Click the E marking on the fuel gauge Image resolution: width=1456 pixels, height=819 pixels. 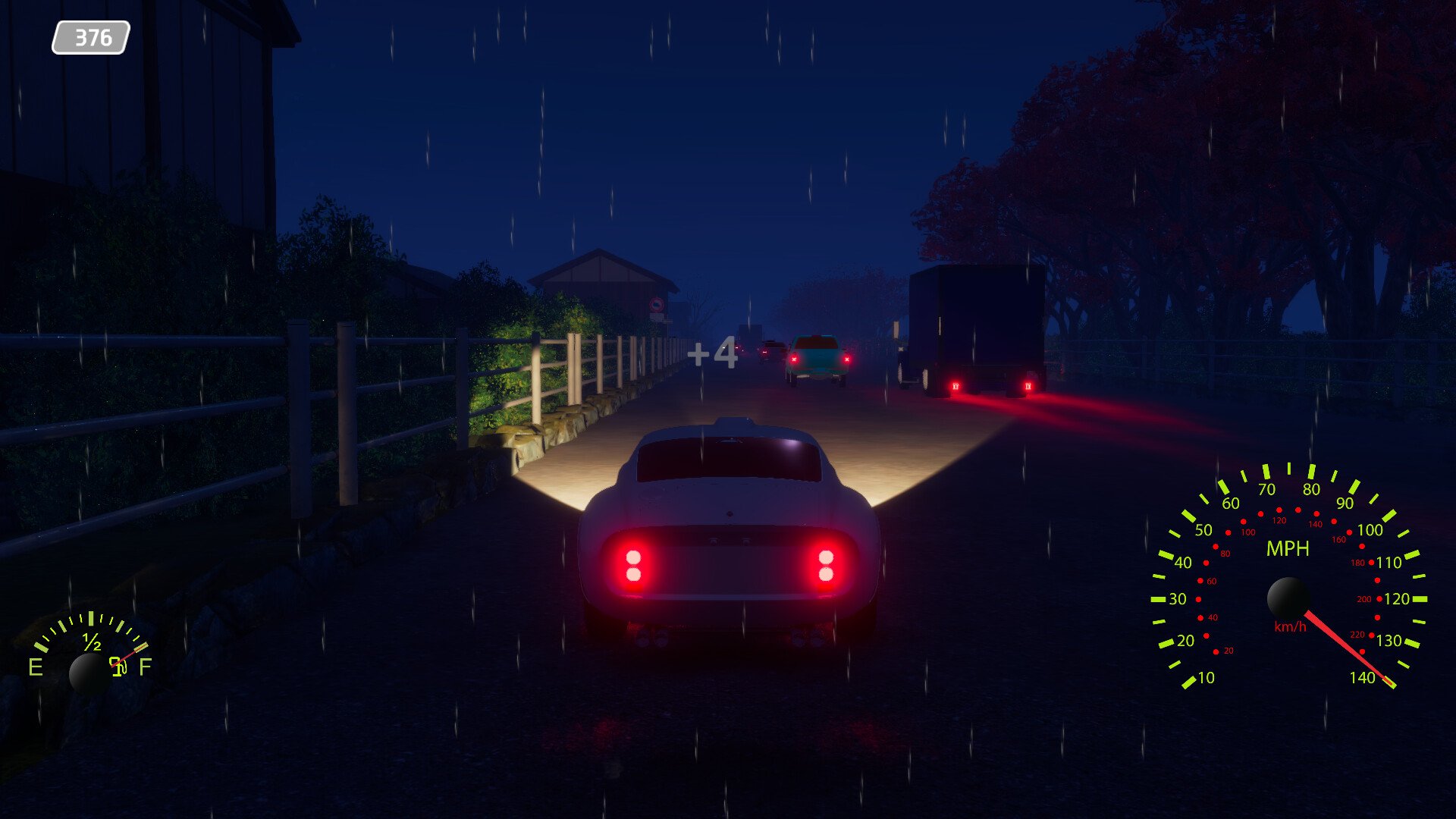tap(36, 666)
